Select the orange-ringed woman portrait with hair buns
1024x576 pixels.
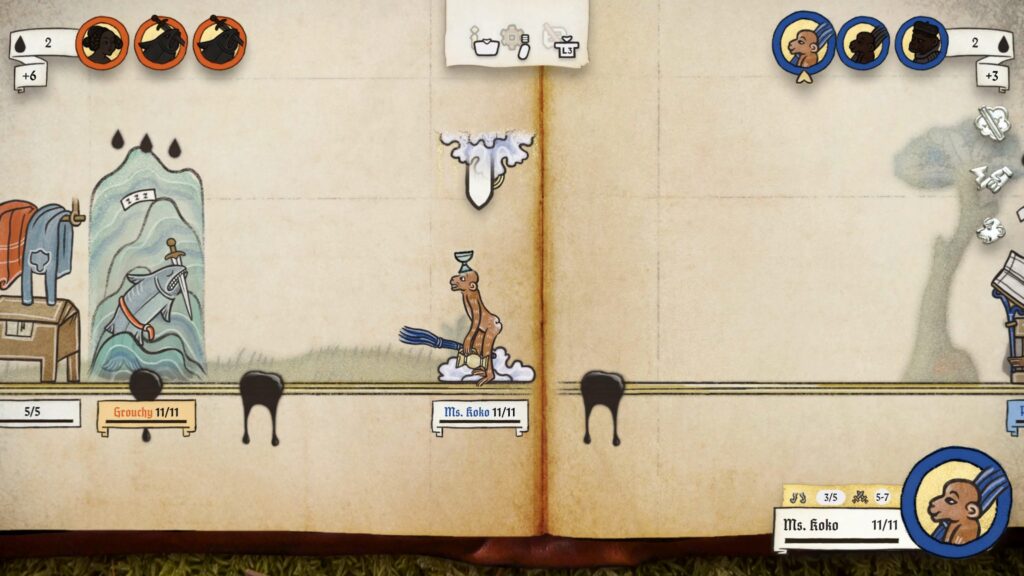click(102, 43)
